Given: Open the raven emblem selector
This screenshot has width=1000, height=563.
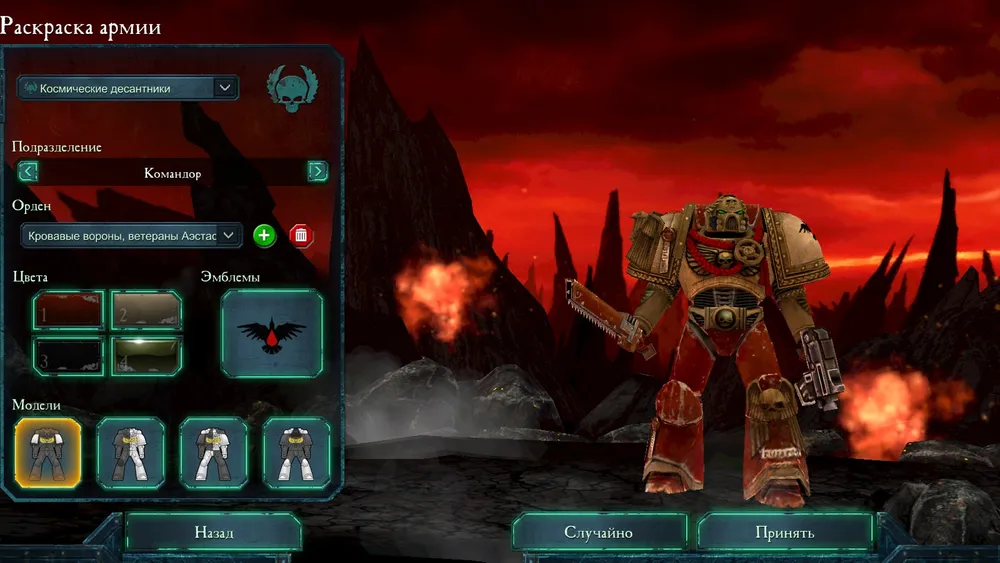Looking at the screenshot, I should (x=272, y=334).
